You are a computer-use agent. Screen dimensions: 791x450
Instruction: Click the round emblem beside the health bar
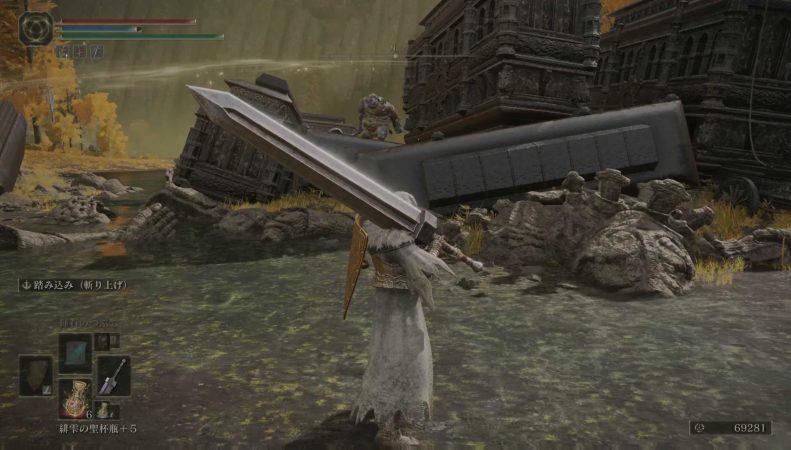tap(36, 27)
